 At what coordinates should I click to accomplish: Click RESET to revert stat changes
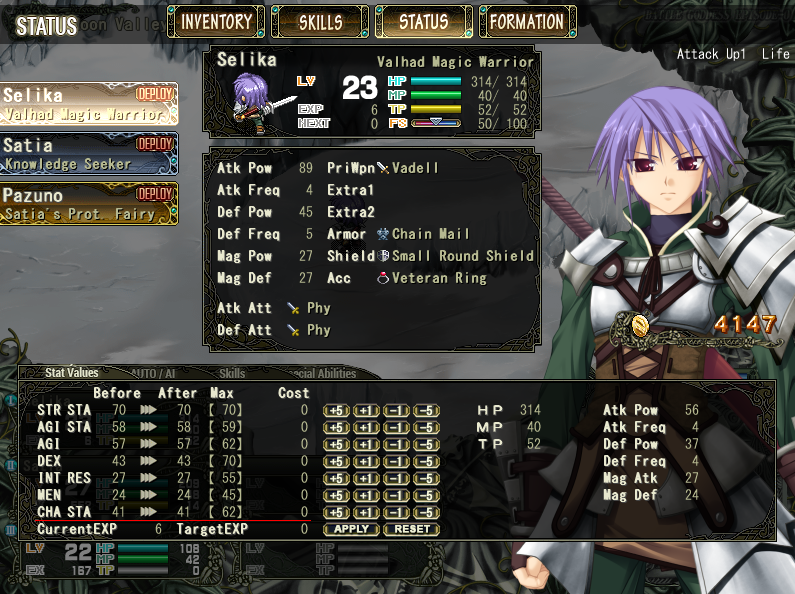(x=412, y=529)
